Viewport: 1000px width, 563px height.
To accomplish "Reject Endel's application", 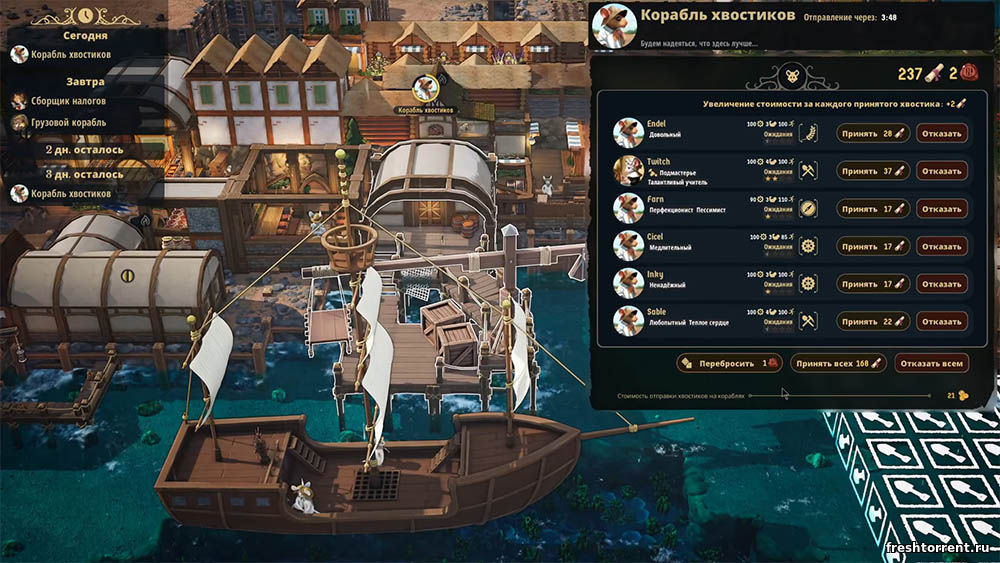I will (941, 133).
